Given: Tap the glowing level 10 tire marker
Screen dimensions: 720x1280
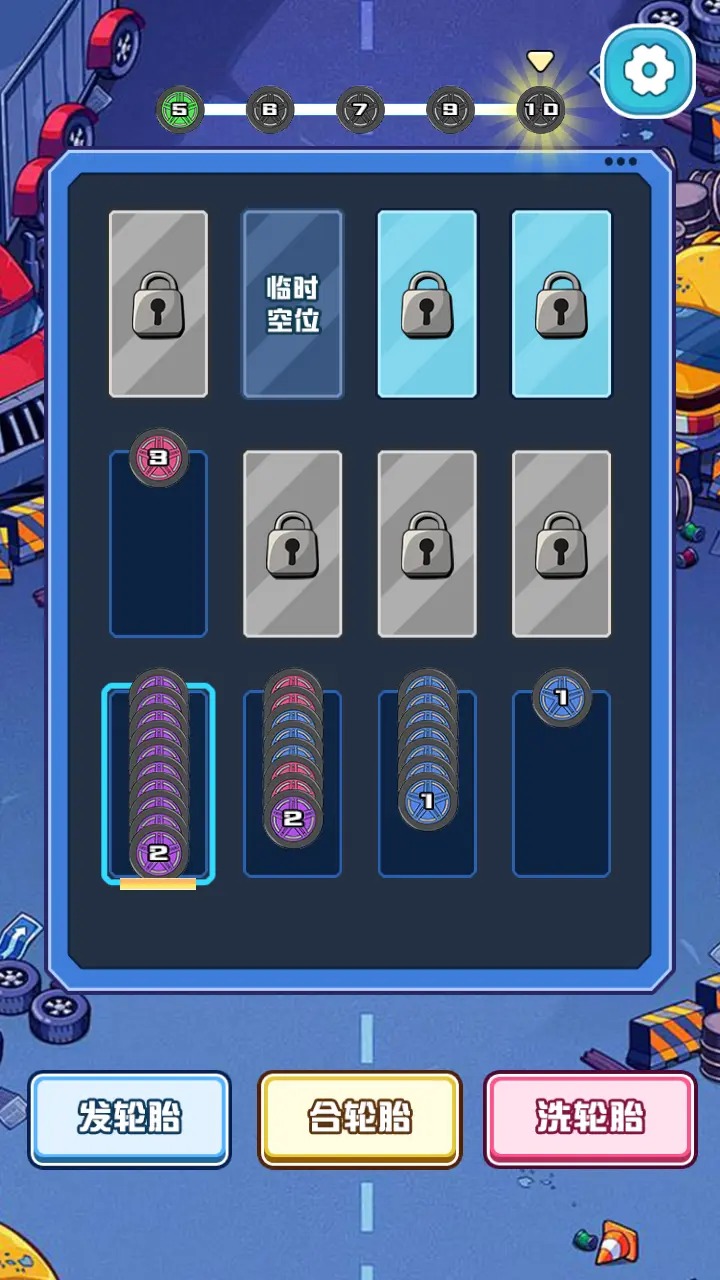Looking at the screenshot, I should (x=540, y=110).
